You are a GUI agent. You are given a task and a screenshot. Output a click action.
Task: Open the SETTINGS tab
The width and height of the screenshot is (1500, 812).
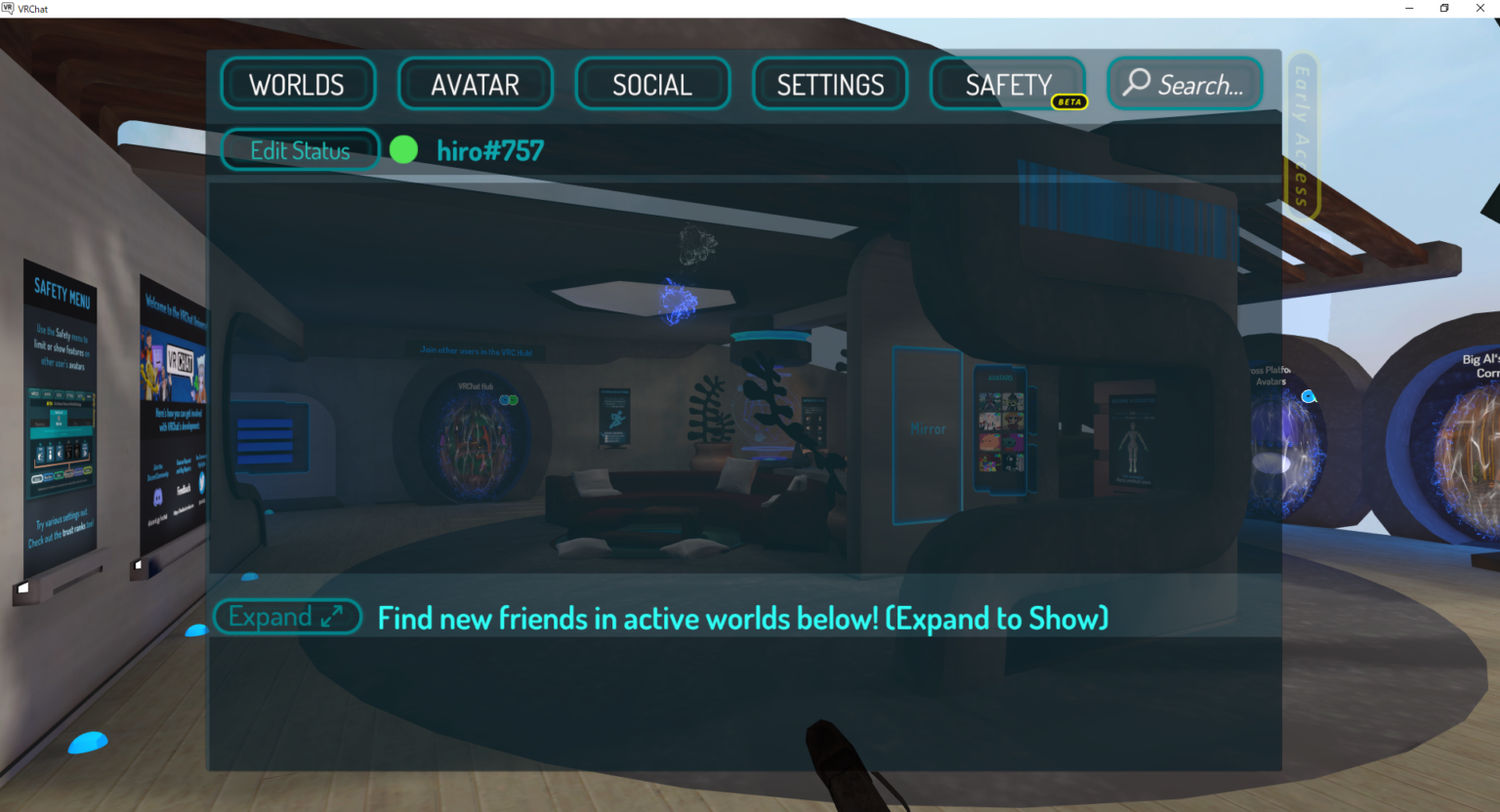point(830,84)
